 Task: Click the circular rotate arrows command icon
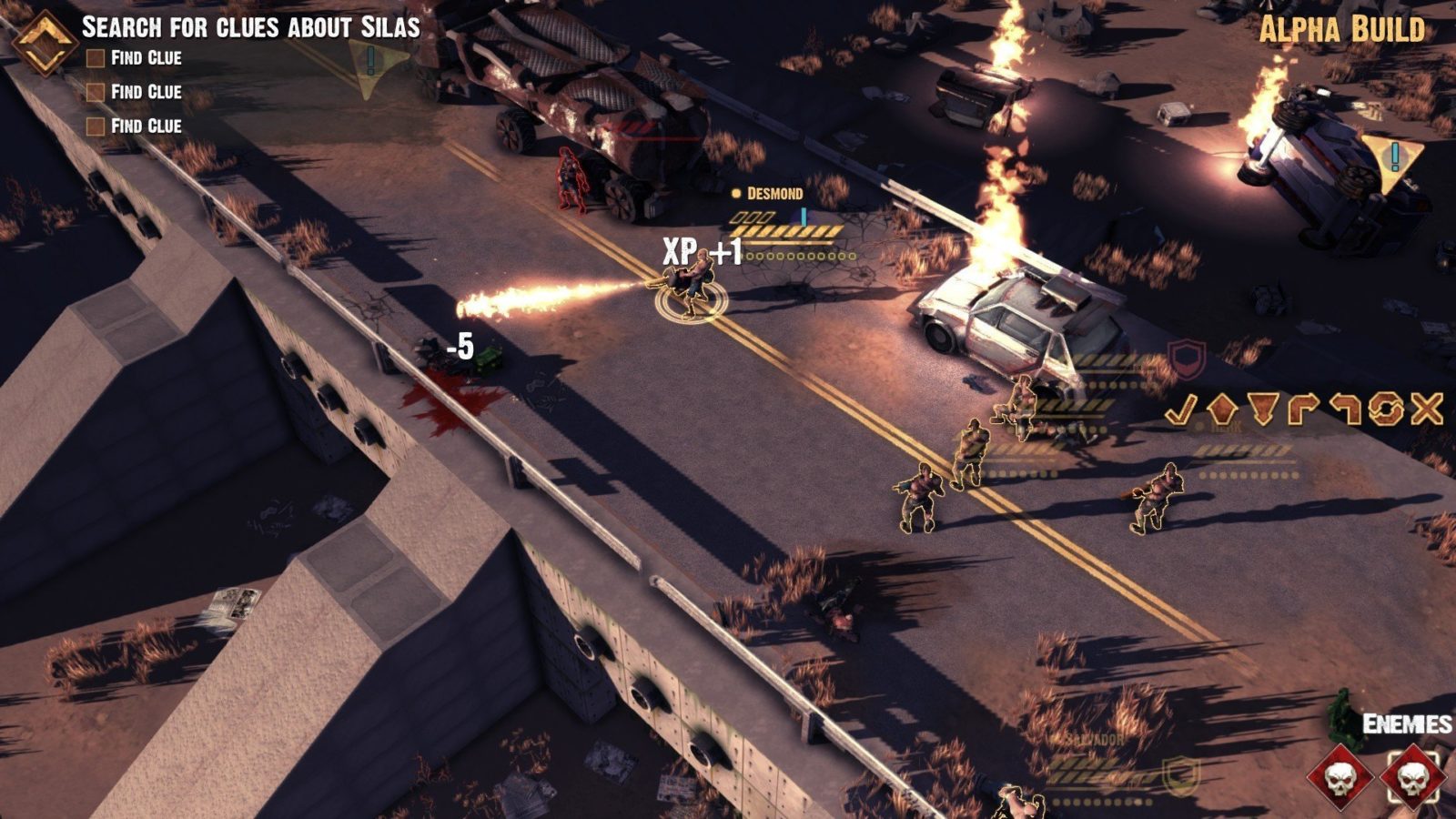point(1386,410)
